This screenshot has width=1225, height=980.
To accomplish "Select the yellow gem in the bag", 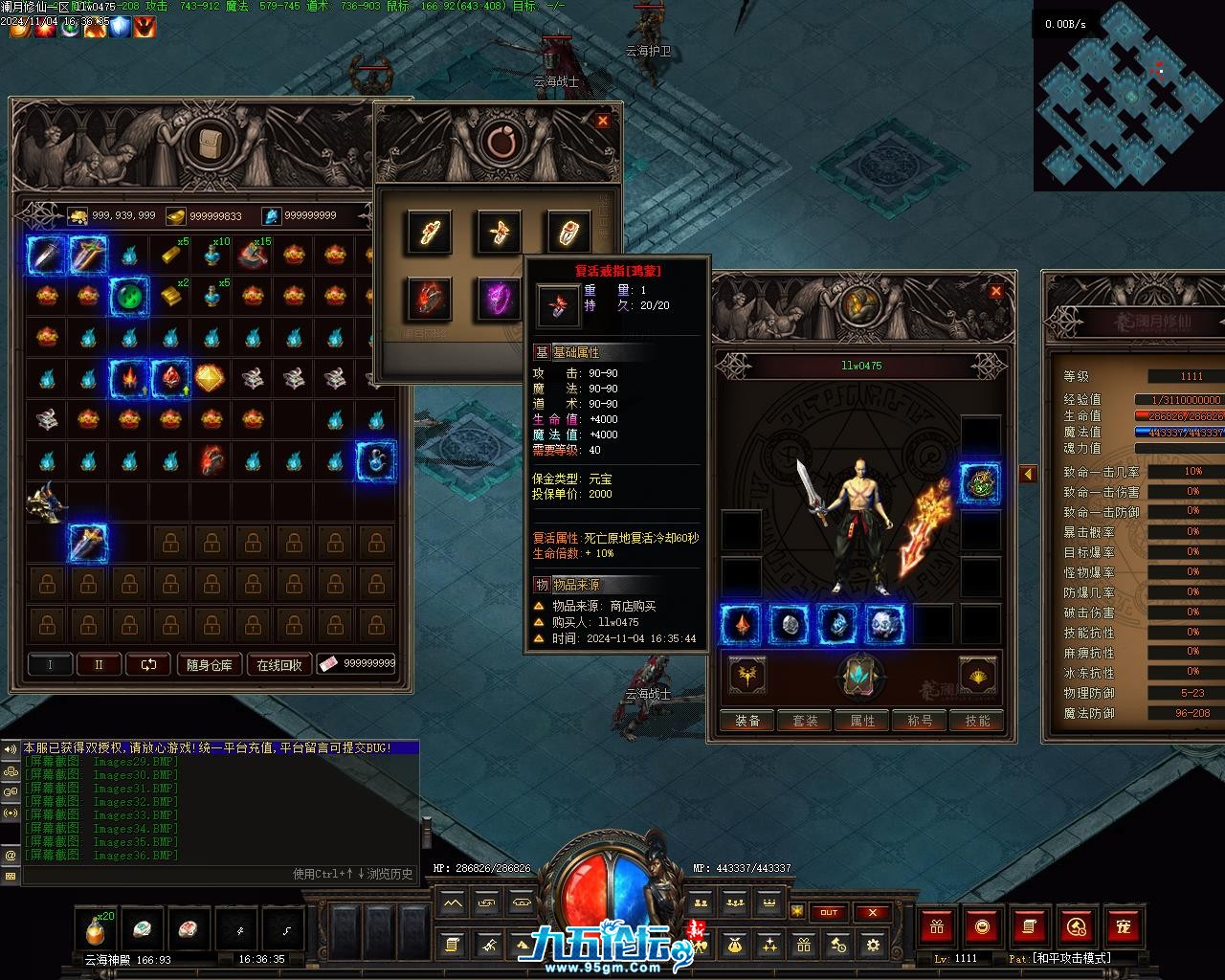I will click(x=211, y=378).
